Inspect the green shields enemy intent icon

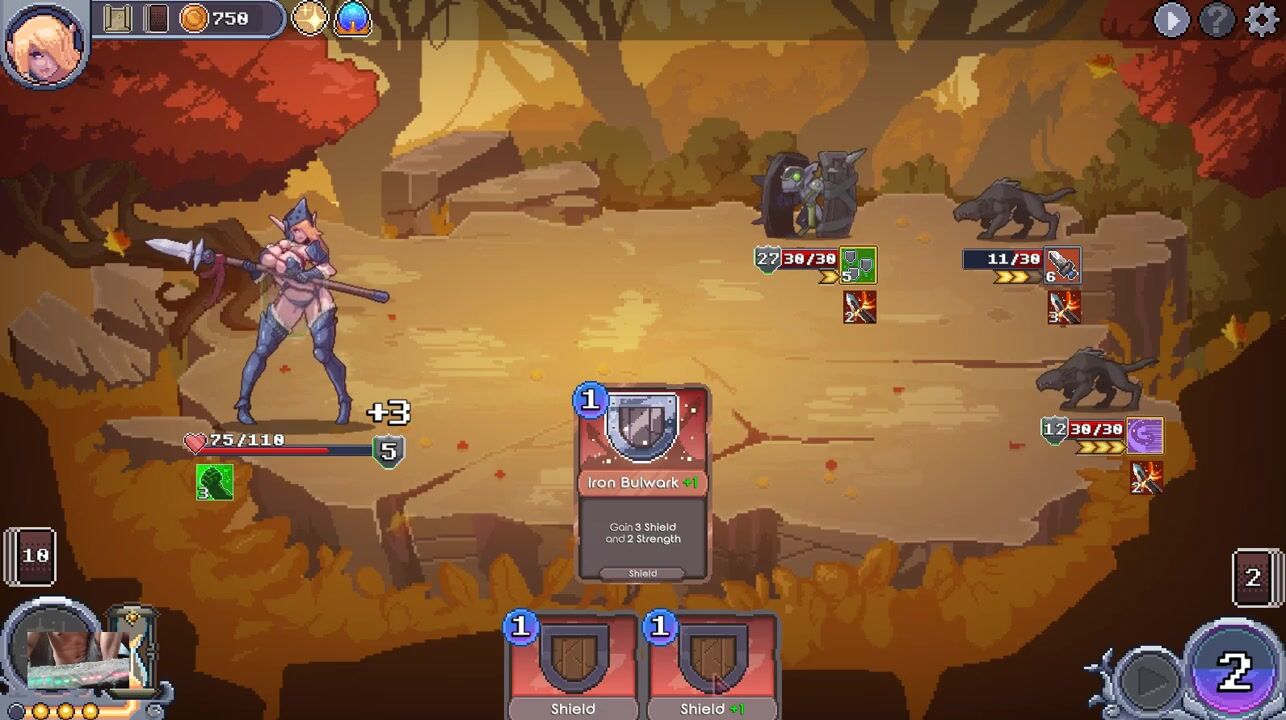[858, 265]
